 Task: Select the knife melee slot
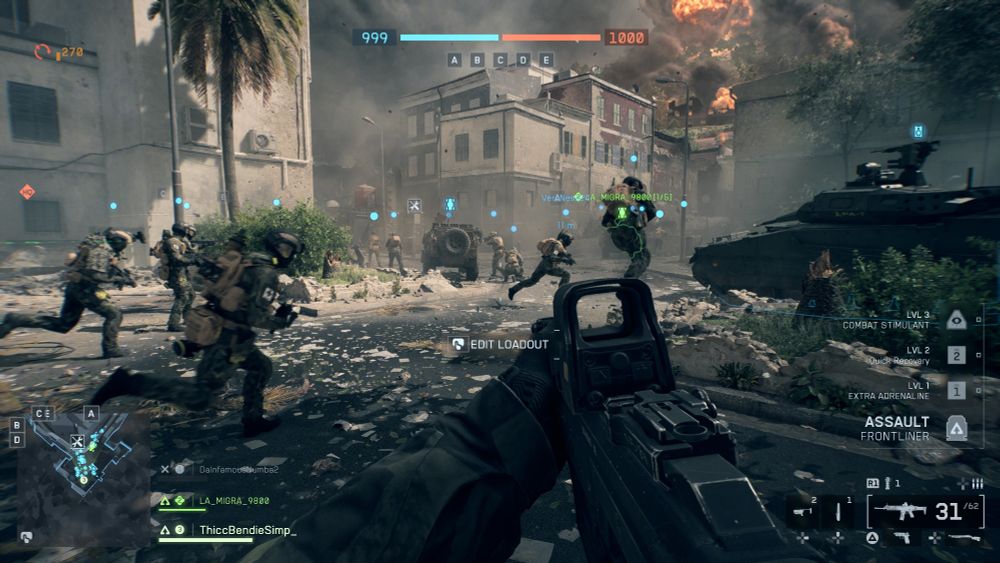[838, 512]
